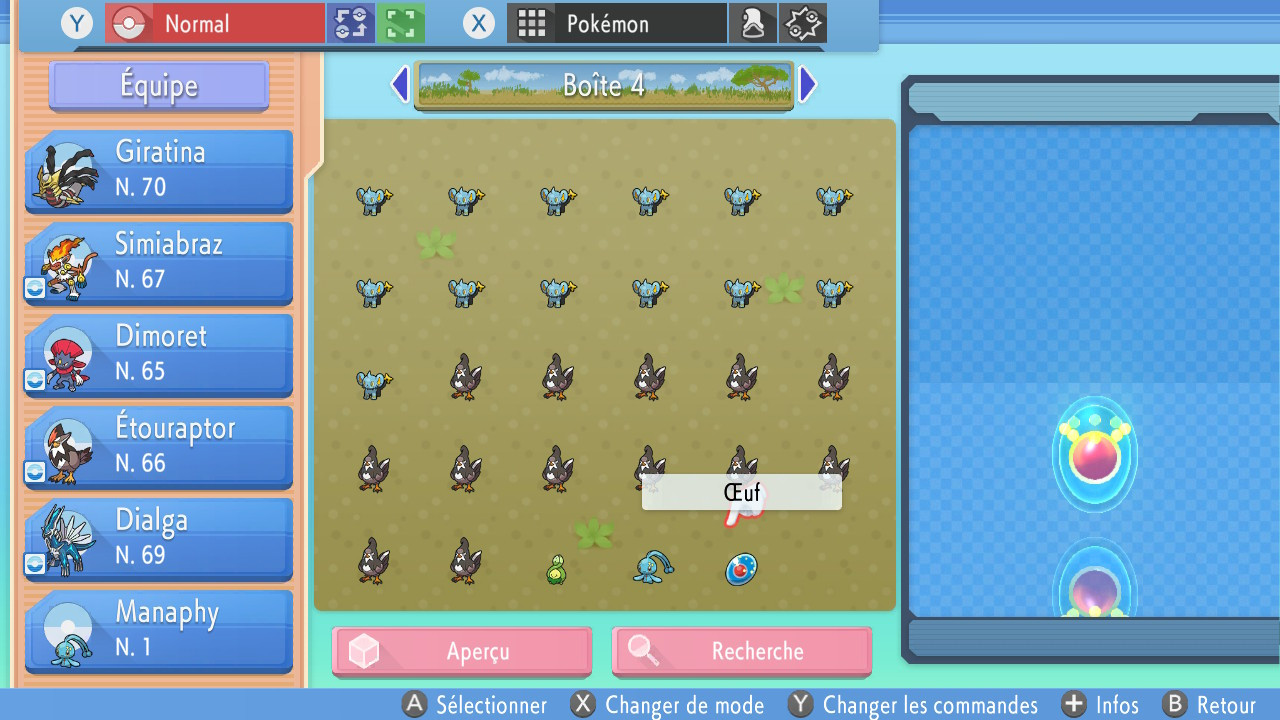This screenshot has height=720, width=1280.
Task: Click the sparkly Poké Ball icon at top right
Action: click(x=804, y=22)
